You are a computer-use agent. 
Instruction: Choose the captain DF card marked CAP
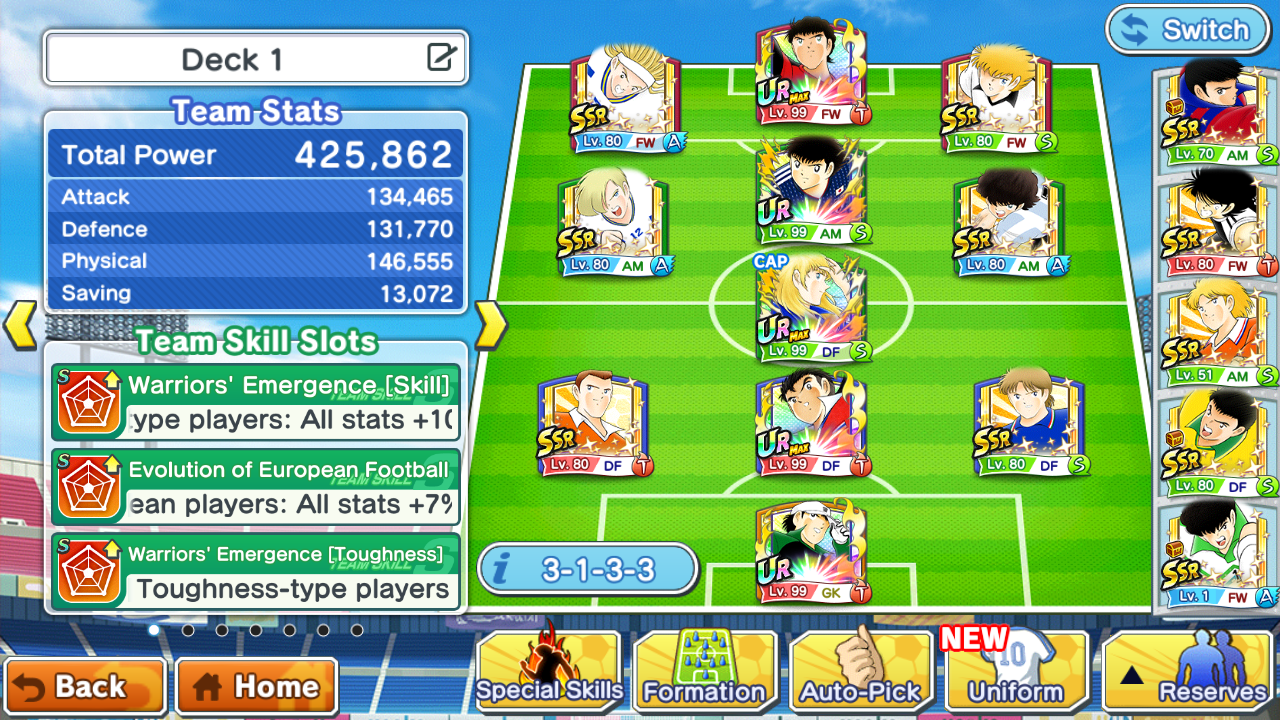(811, 308)
